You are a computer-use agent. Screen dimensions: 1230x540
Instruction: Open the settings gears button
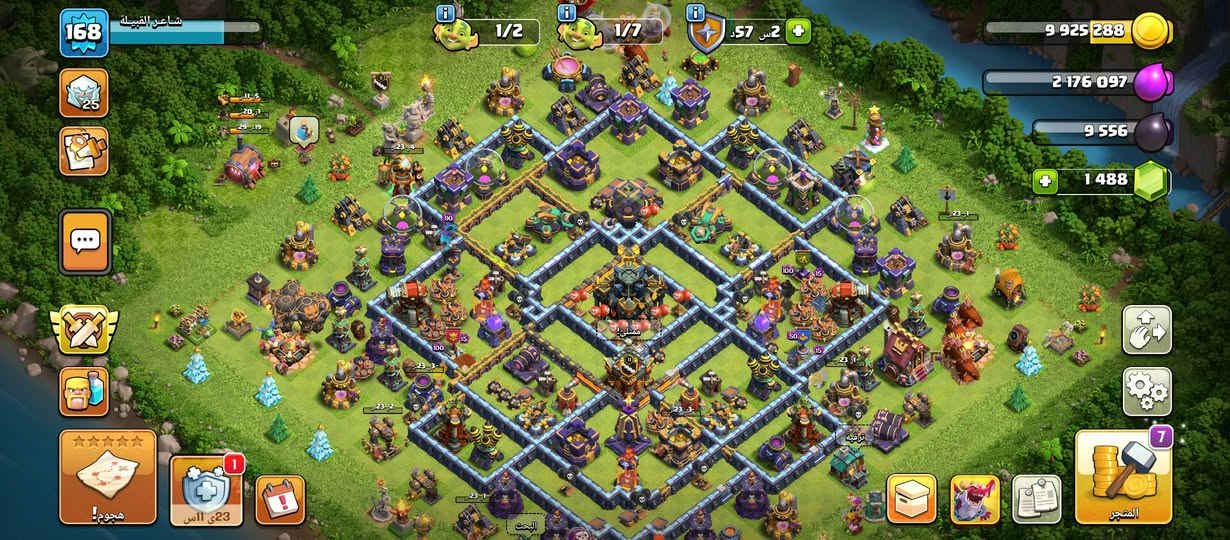point(1147,391)
